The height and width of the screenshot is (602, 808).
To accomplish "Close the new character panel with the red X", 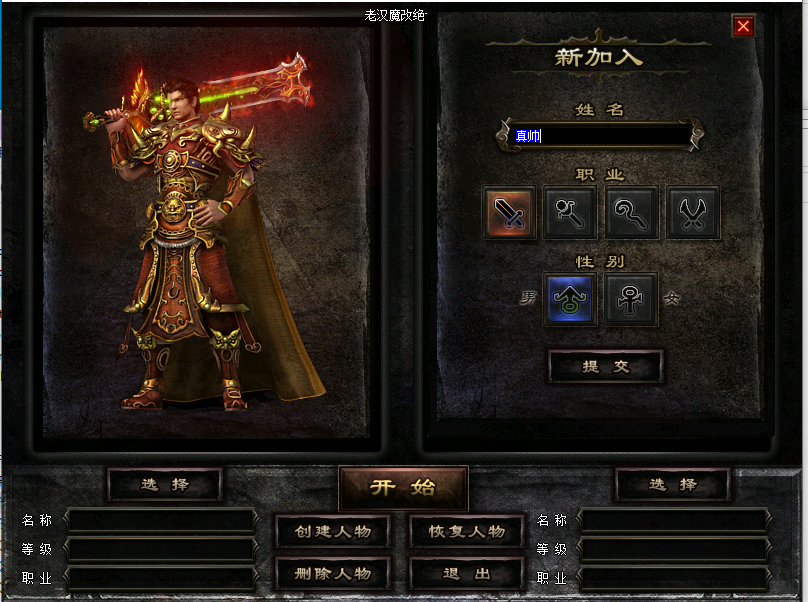I will (743, 27).
